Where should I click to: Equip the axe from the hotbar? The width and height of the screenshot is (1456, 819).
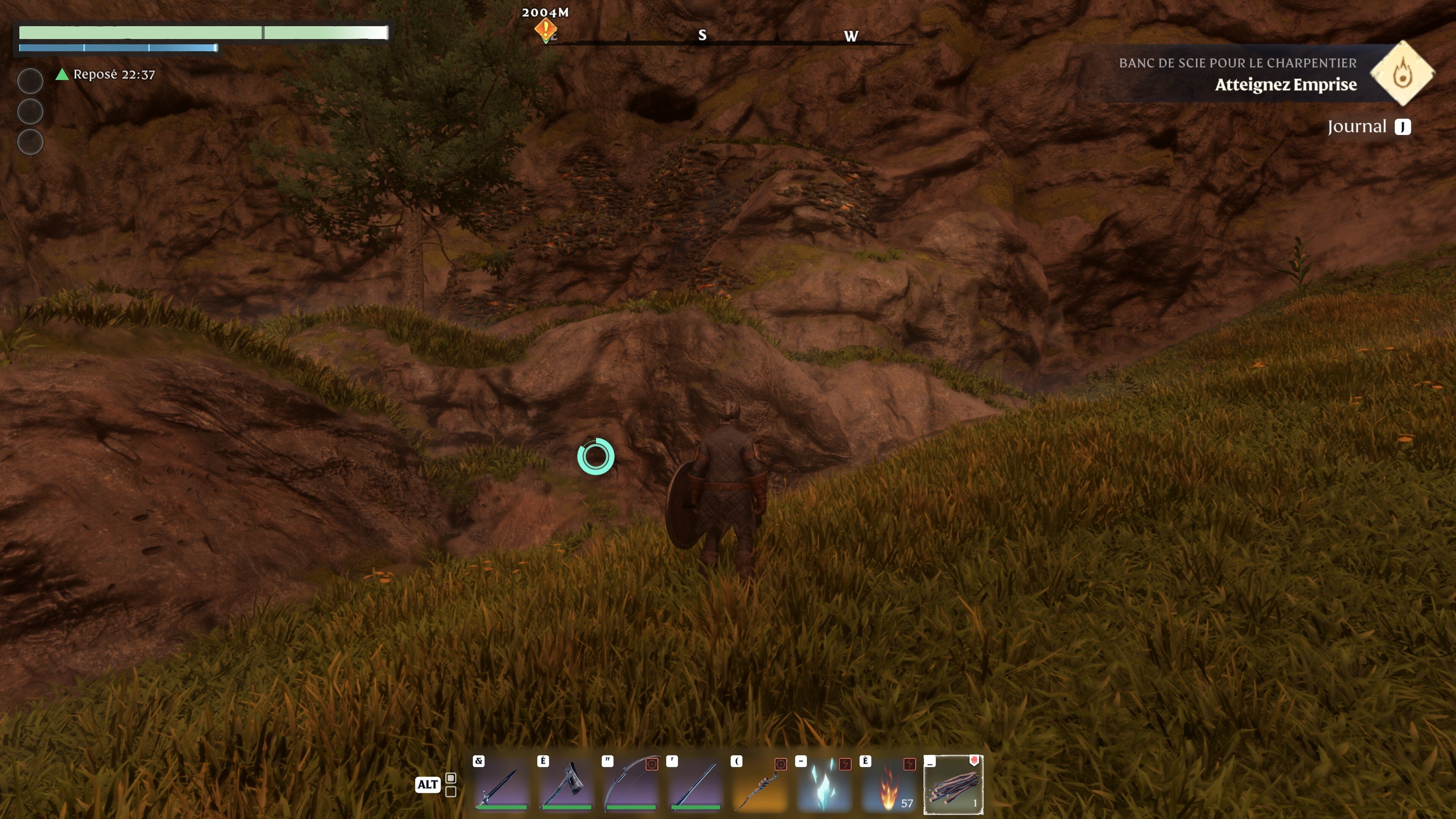point(565,784)
